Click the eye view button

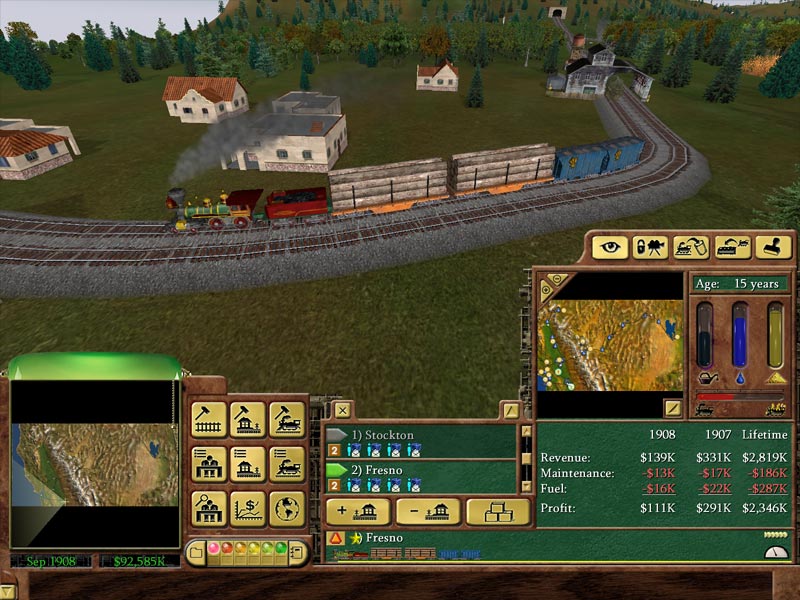coord(610,247)
